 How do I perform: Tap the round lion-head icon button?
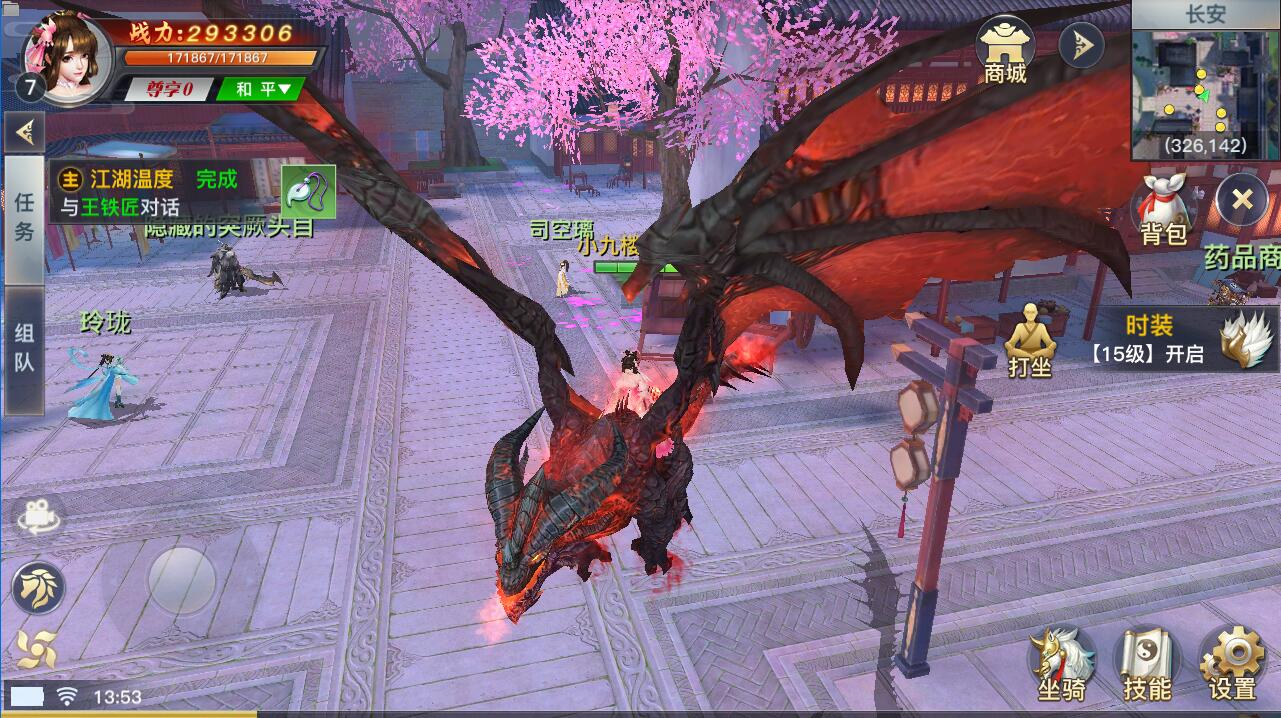click(38, 587)
